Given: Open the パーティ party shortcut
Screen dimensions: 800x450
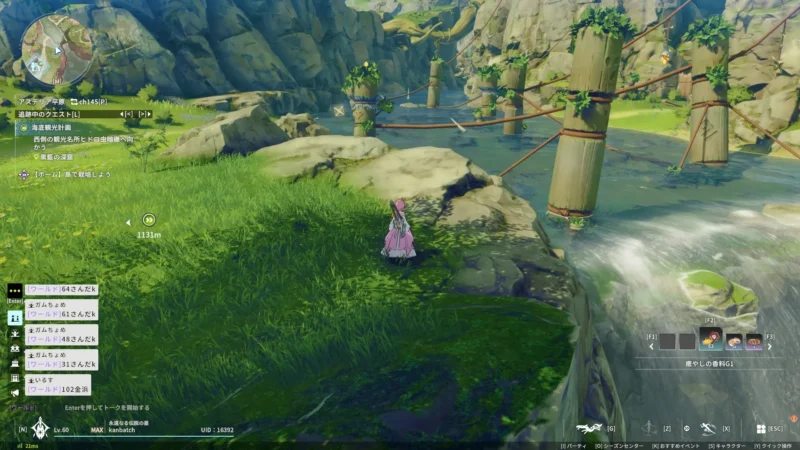Looking at the screenshot, I should click(574, 445).
